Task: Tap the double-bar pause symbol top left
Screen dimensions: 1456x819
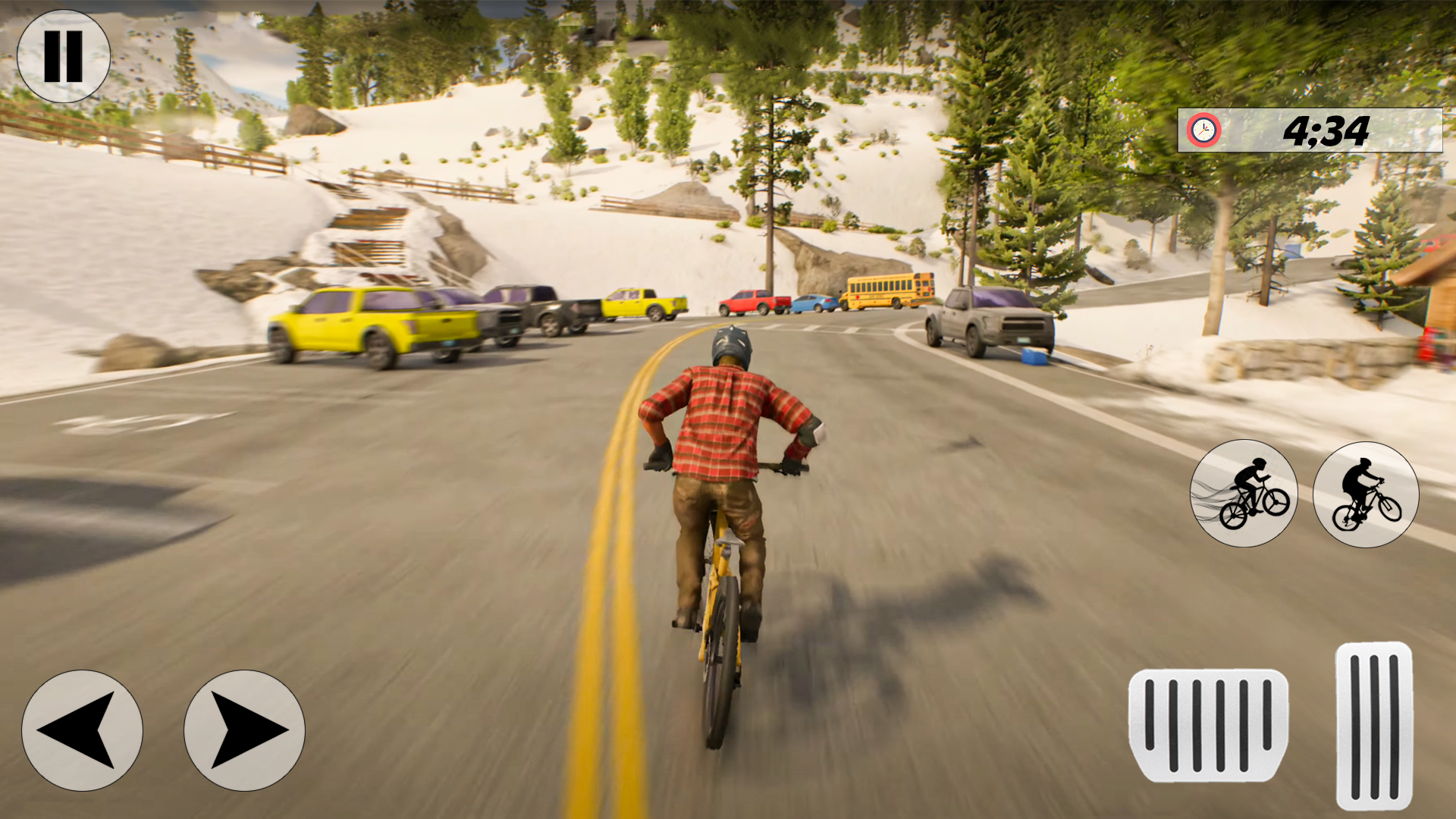Action: coord(64,55)
